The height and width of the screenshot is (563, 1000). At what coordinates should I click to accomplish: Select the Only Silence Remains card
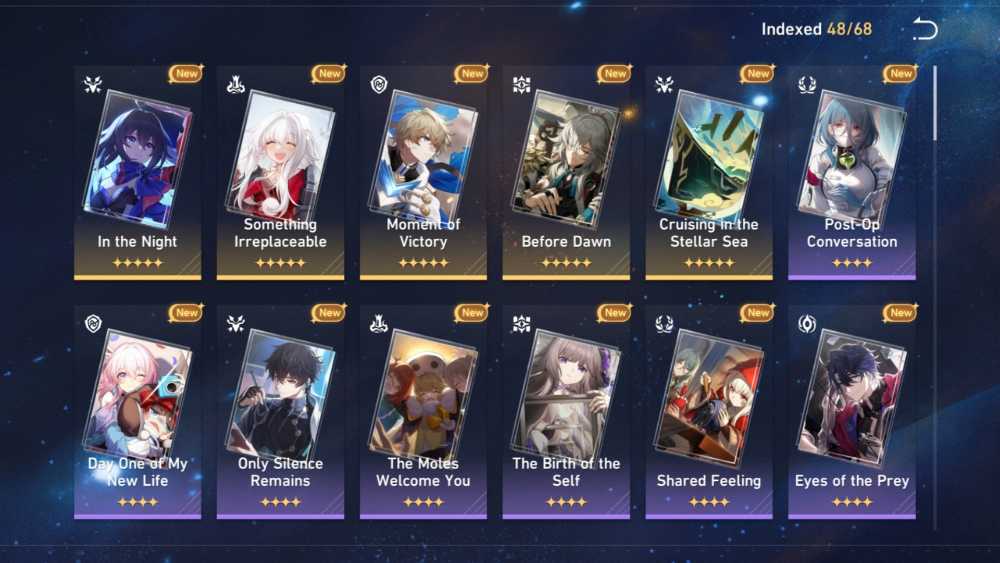click(x=280, y=411)
